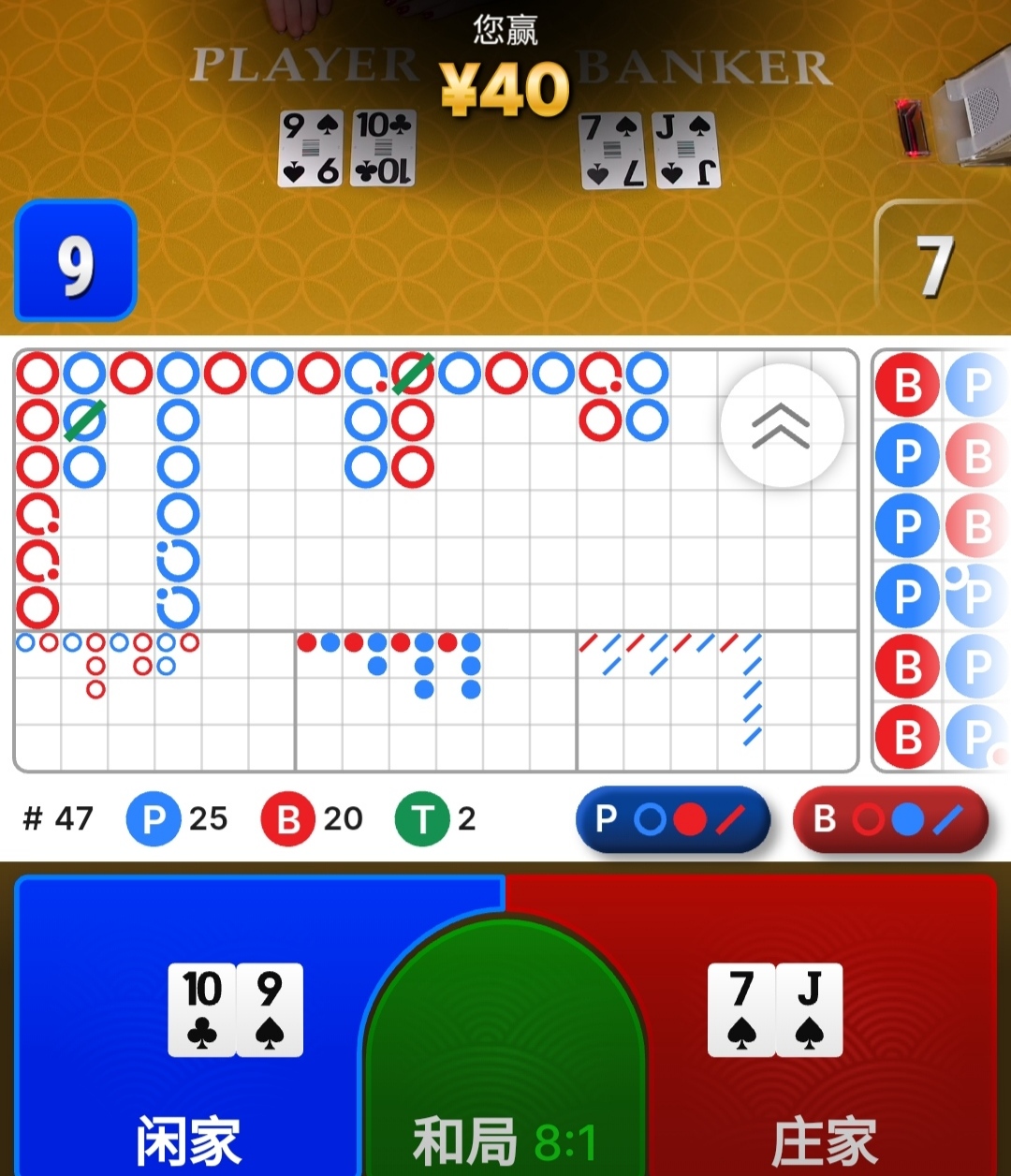Viewport: 1011px width, 1176px height.
Task: Tap the blue P prediction button
Action: (672, 819)
